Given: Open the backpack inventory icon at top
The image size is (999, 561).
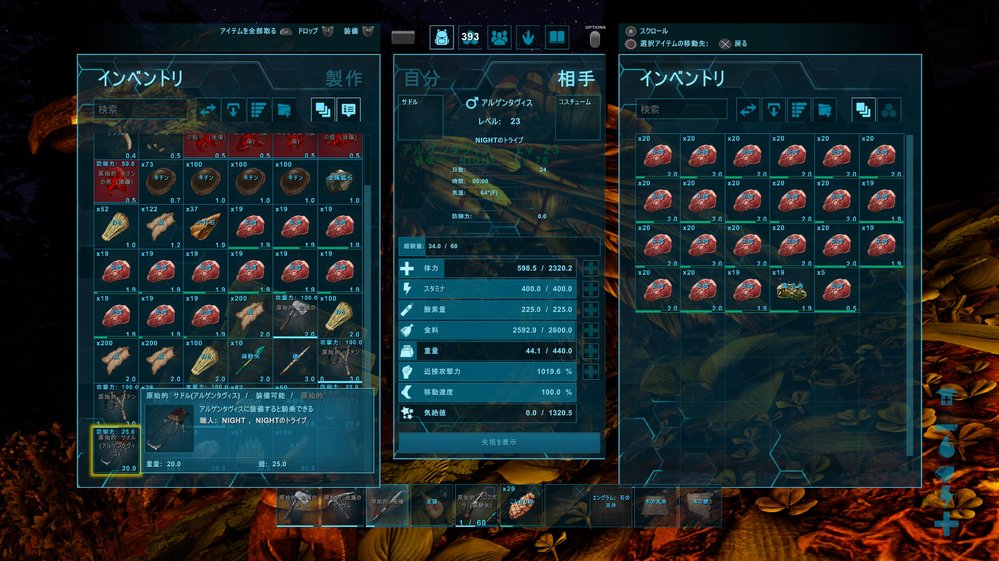Looking at the screenshot, I should (441, 38).
